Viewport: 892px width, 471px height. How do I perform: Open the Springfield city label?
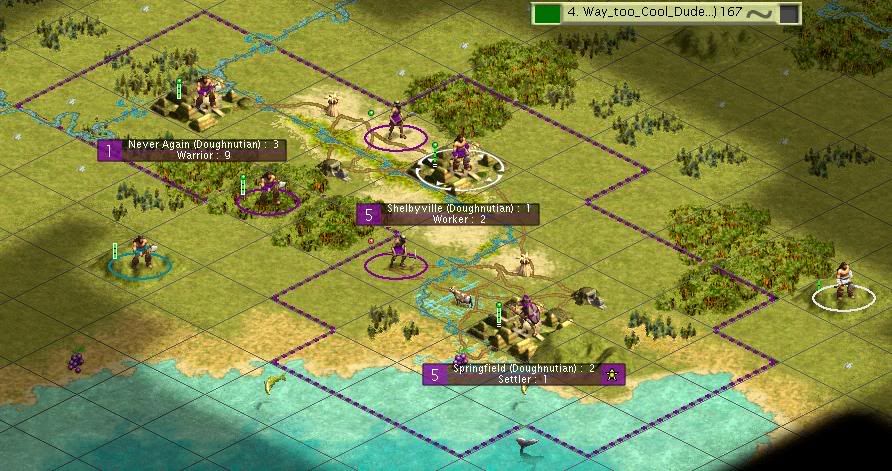click(523, 374)
